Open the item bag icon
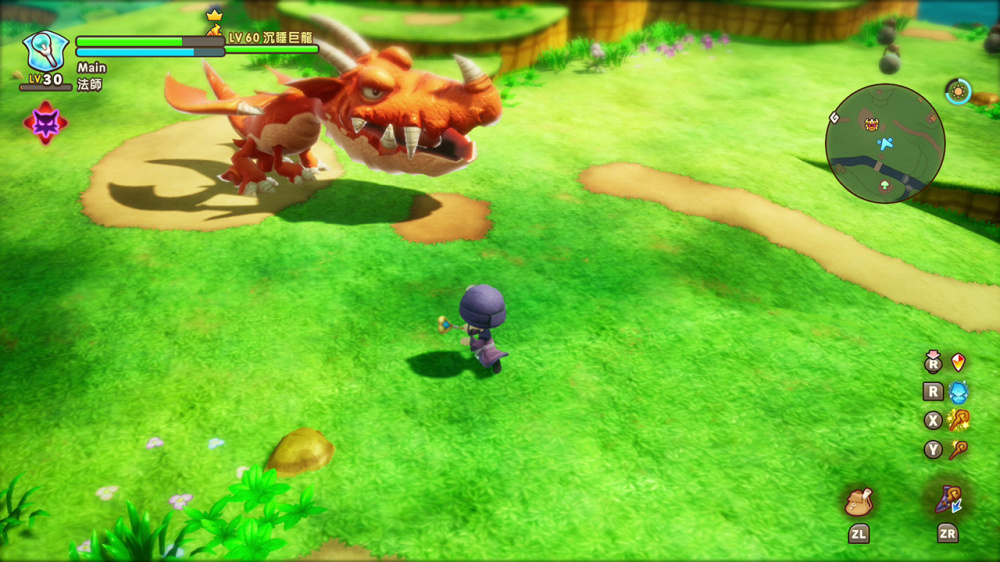The width and height of the screenshot is (1000, 562). pos(859,502)
